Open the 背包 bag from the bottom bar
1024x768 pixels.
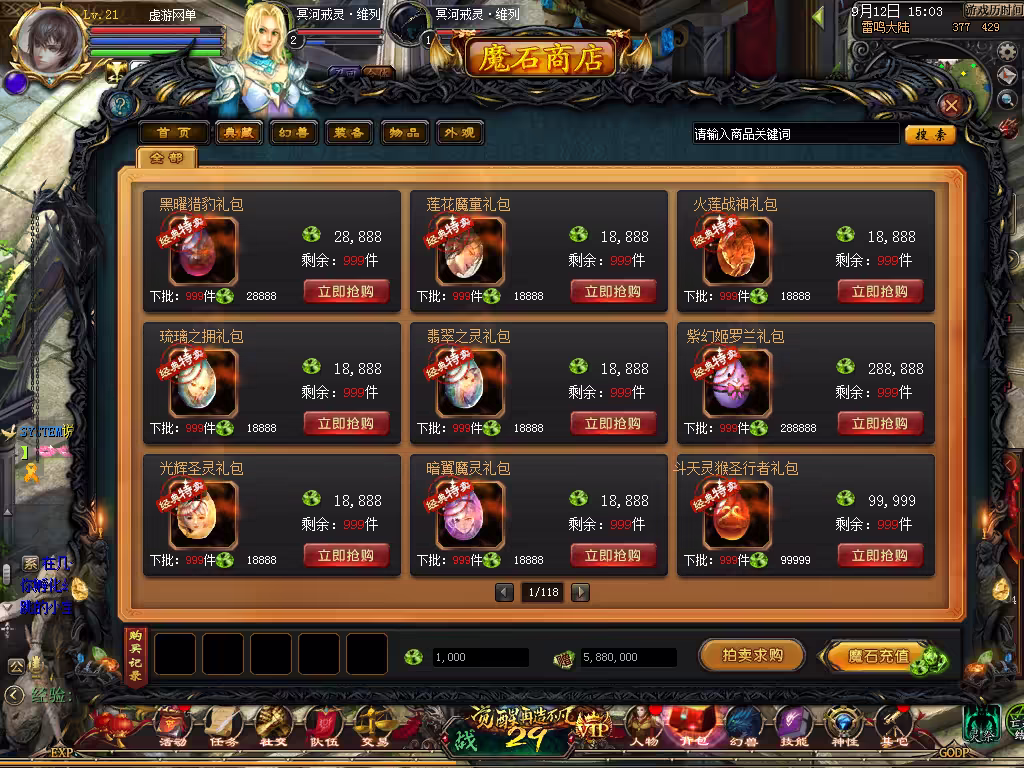point(688,726)
